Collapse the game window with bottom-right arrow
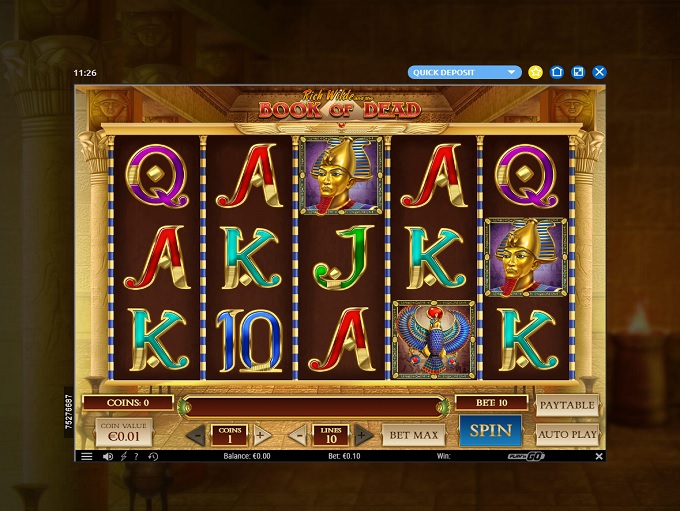Viewport: 680px width, 511px height. click(x=598, y=456)
